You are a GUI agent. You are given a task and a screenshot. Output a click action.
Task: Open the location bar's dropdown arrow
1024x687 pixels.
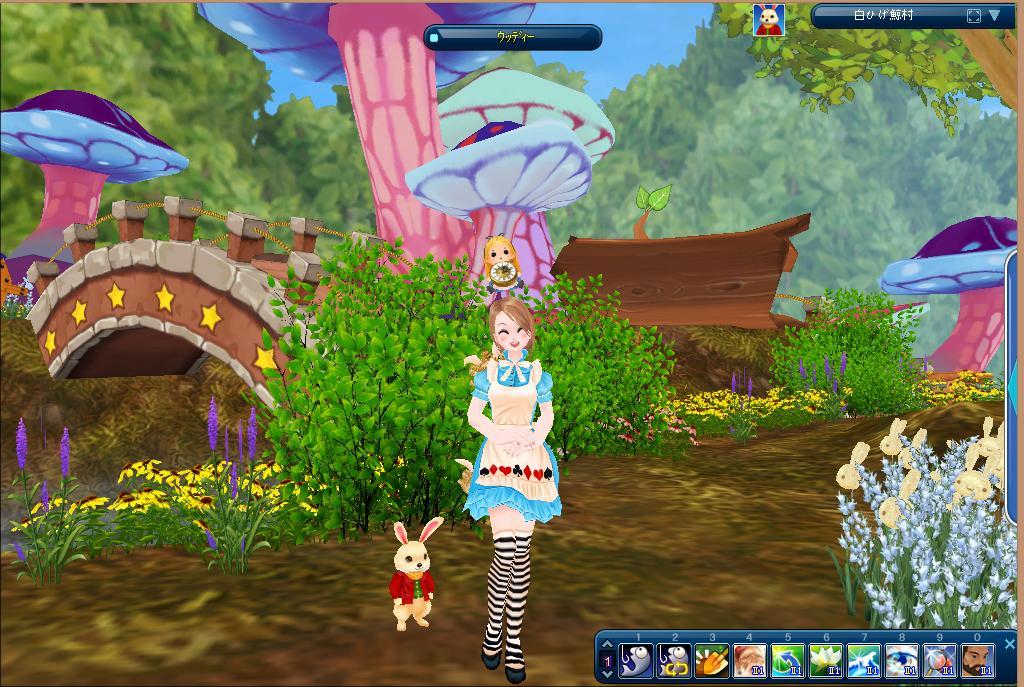[994, 16]
